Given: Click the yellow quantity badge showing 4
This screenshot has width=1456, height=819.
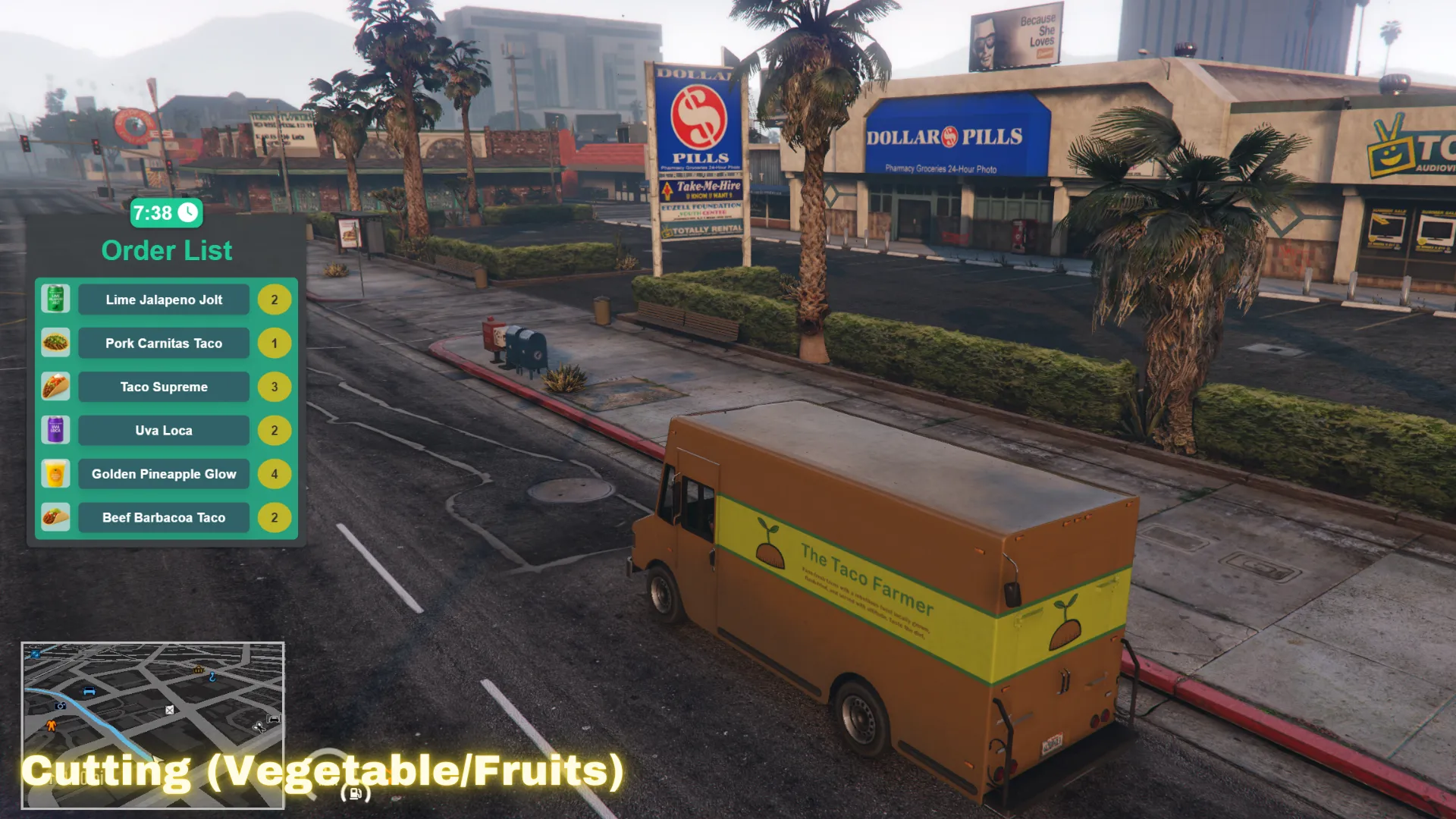Looking at the screenshot, I should pyautogui.click(x=275, y=473).
